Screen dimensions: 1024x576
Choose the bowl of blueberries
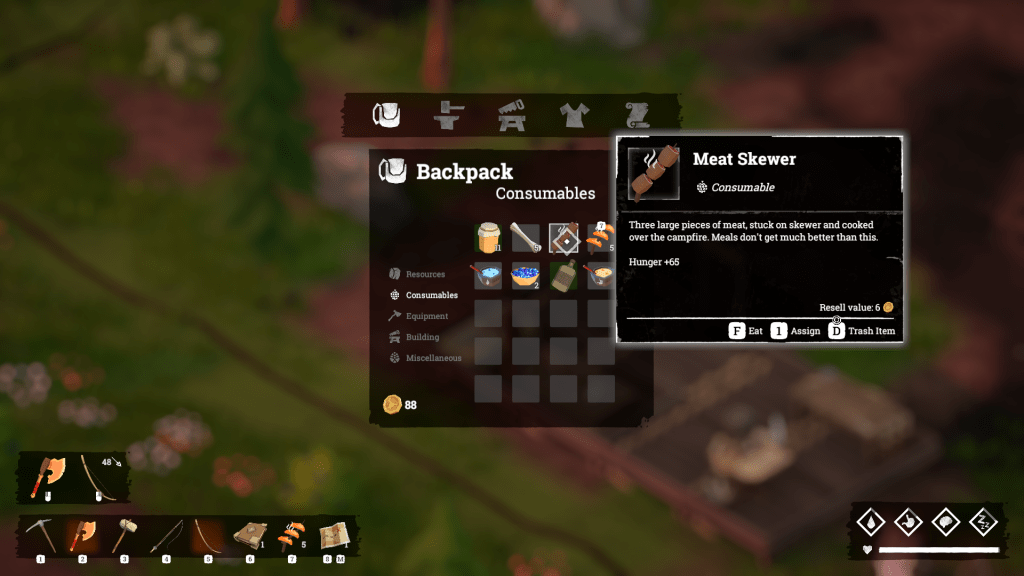[526, 276]
